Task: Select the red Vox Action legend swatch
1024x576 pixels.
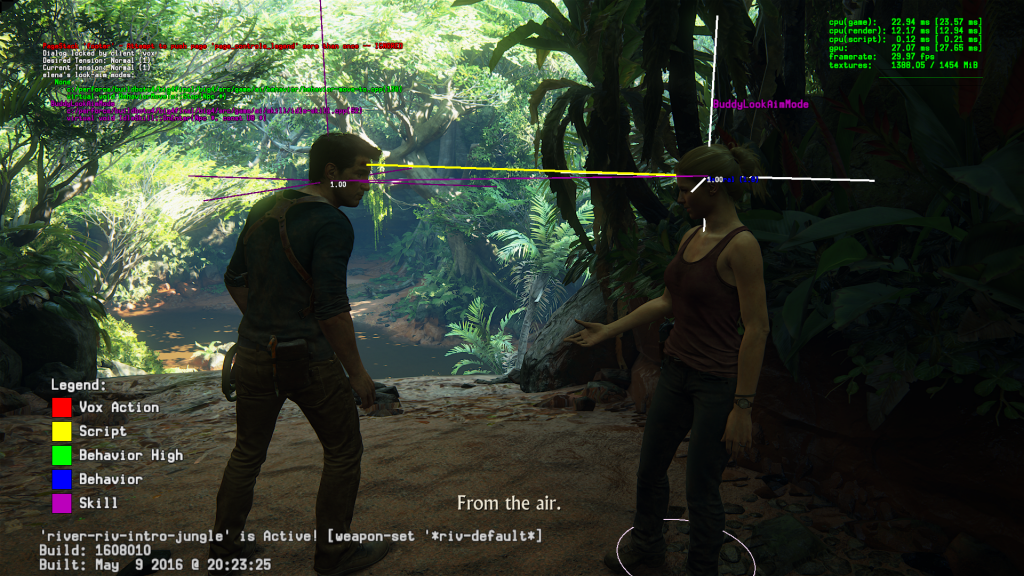Action: pyautogui.click(x=61, y=407)
